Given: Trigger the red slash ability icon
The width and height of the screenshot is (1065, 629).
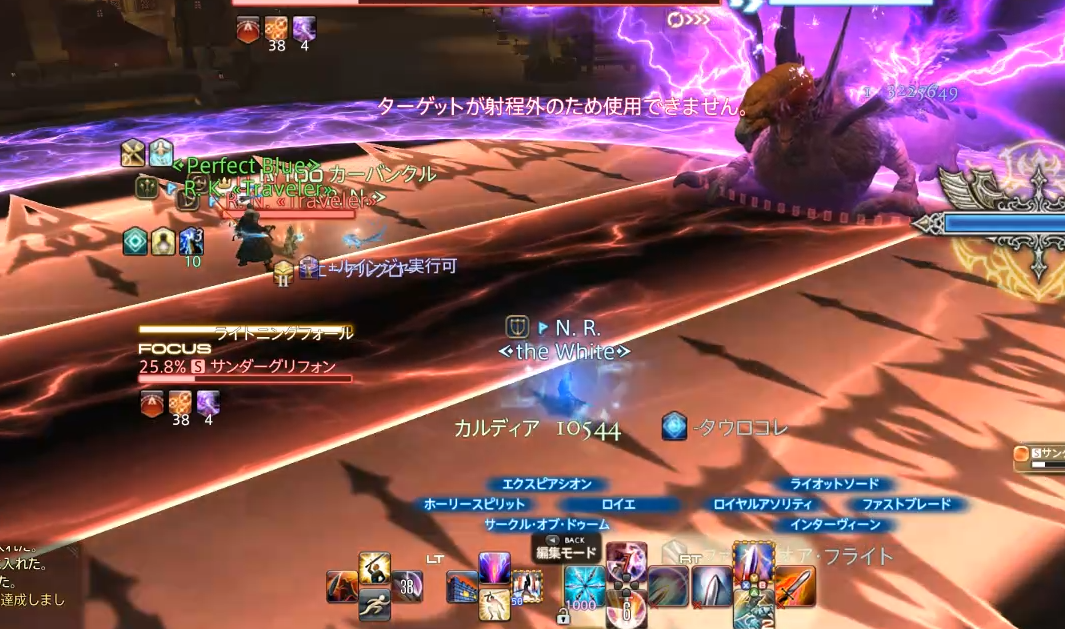Looking at the screenshot, I should pos(342,586).
